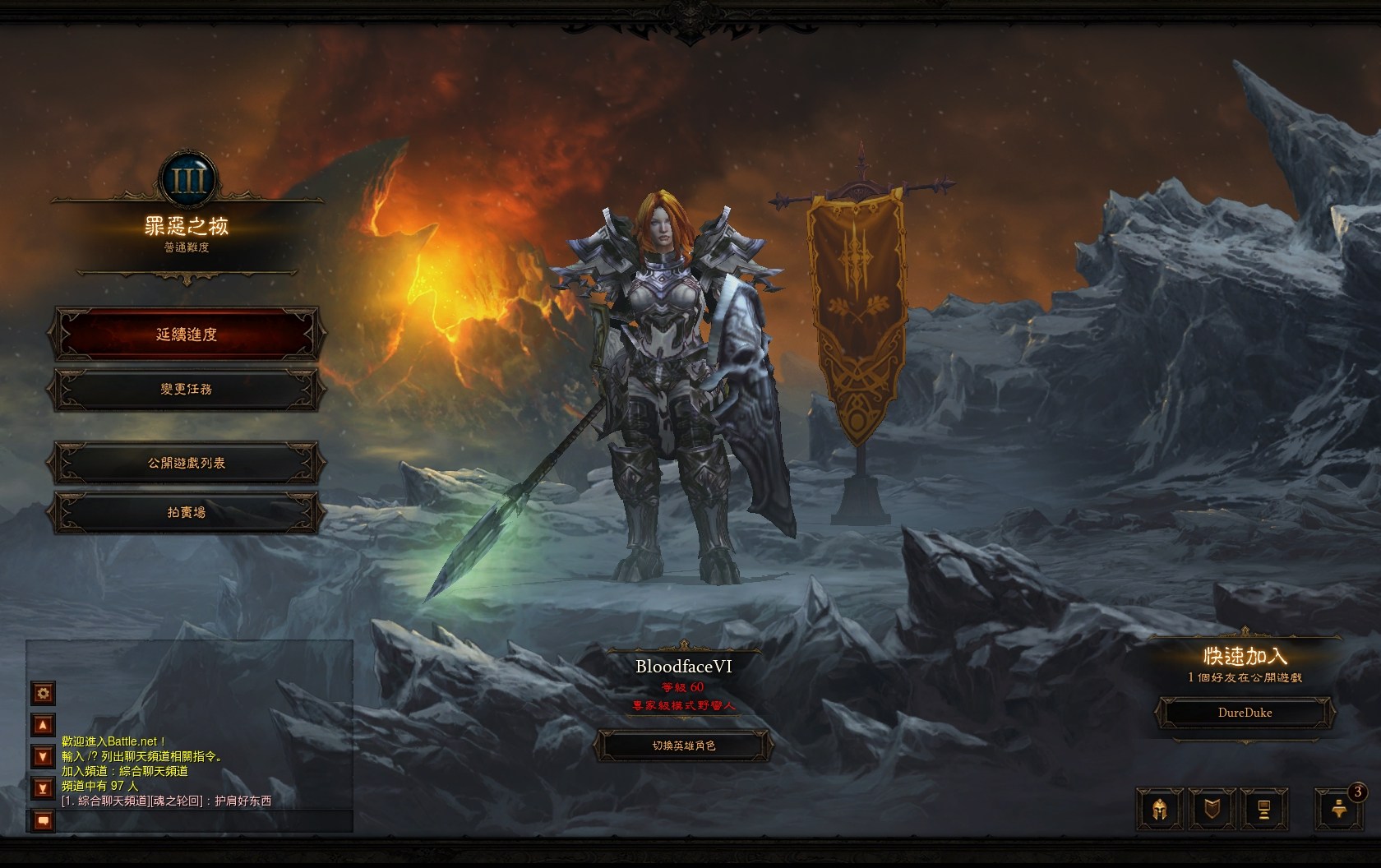The image size is (1381, 868).
Task: Open the shield achievements icon
Action: point(1212,809)
